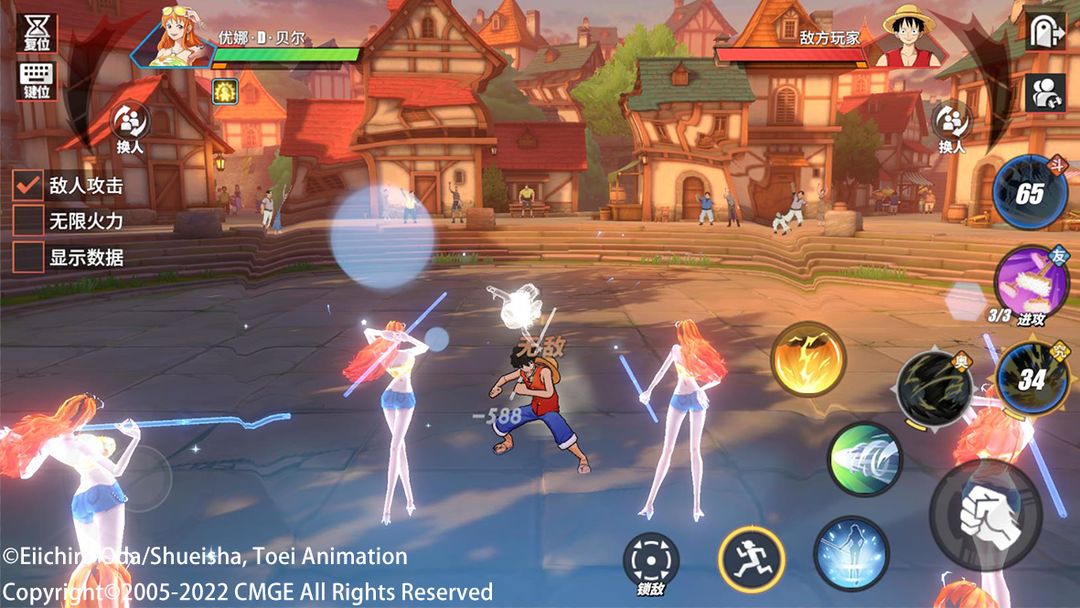Viewport: 1080px width, 608px height.
Task: Toggle the 锁敌 lock-on target button
Action: [651, 560]
